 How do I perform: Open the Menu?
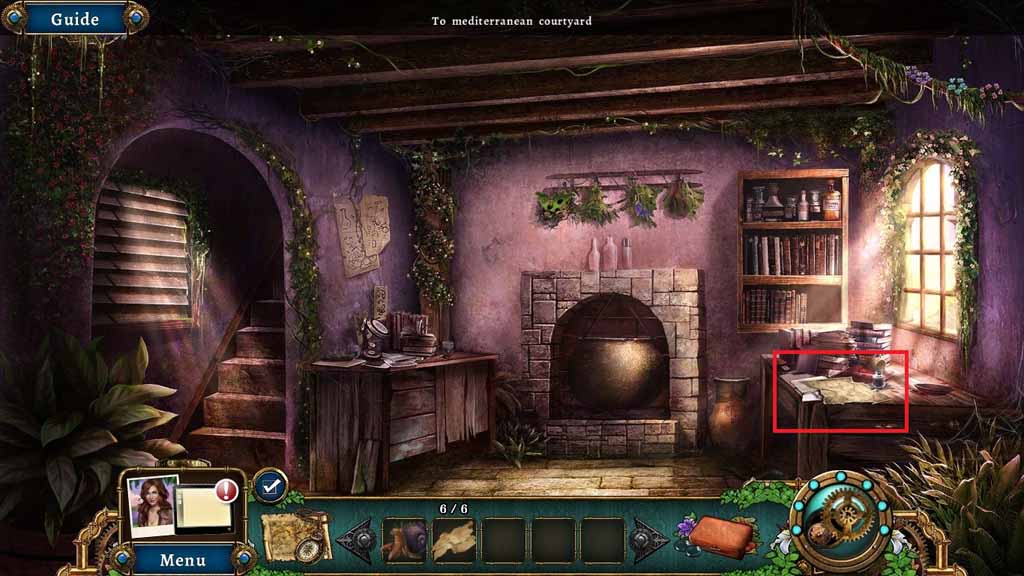[182, 559]
